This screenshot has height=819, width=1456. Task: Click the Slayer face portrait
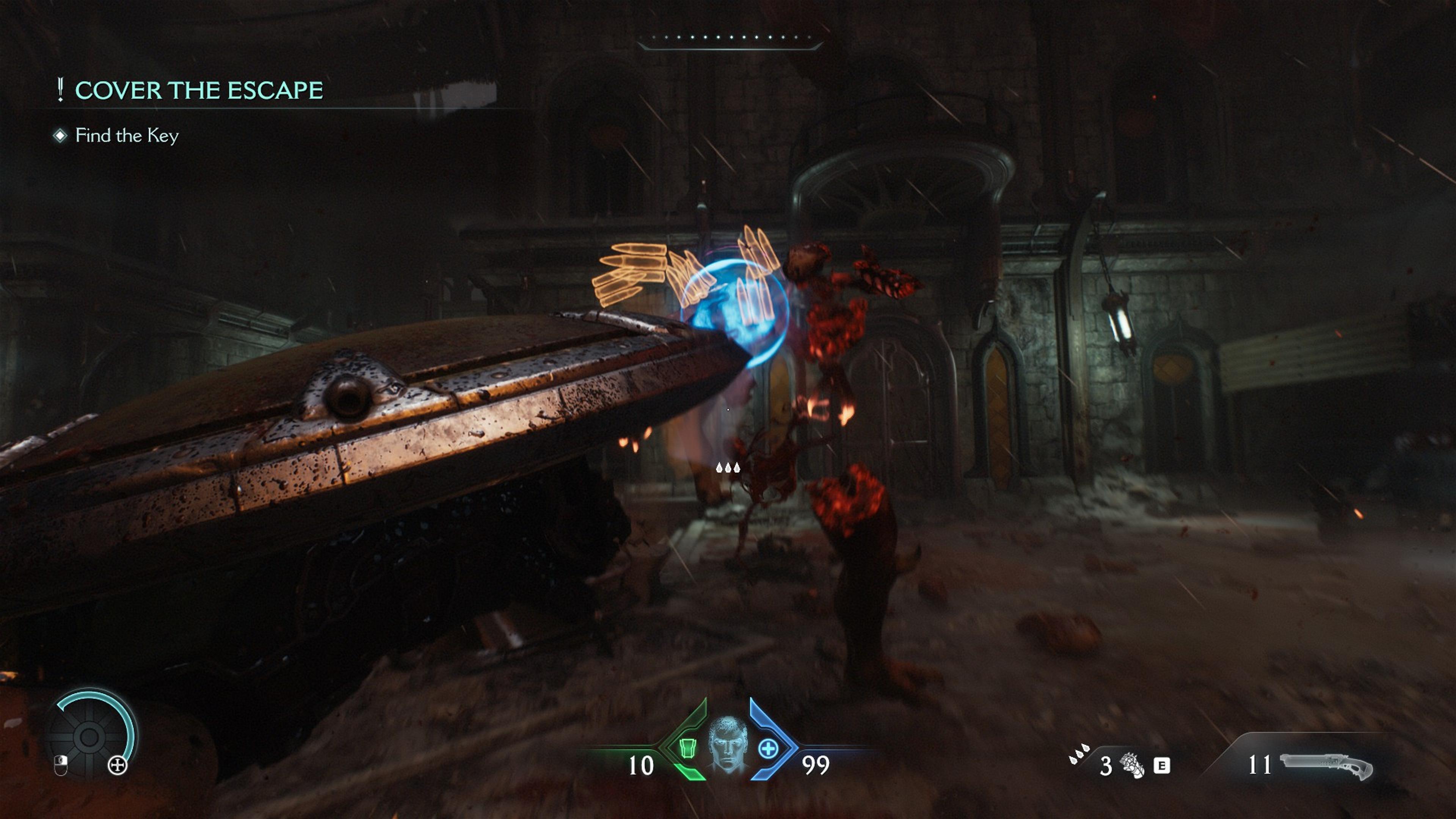(x=728, y=744)
